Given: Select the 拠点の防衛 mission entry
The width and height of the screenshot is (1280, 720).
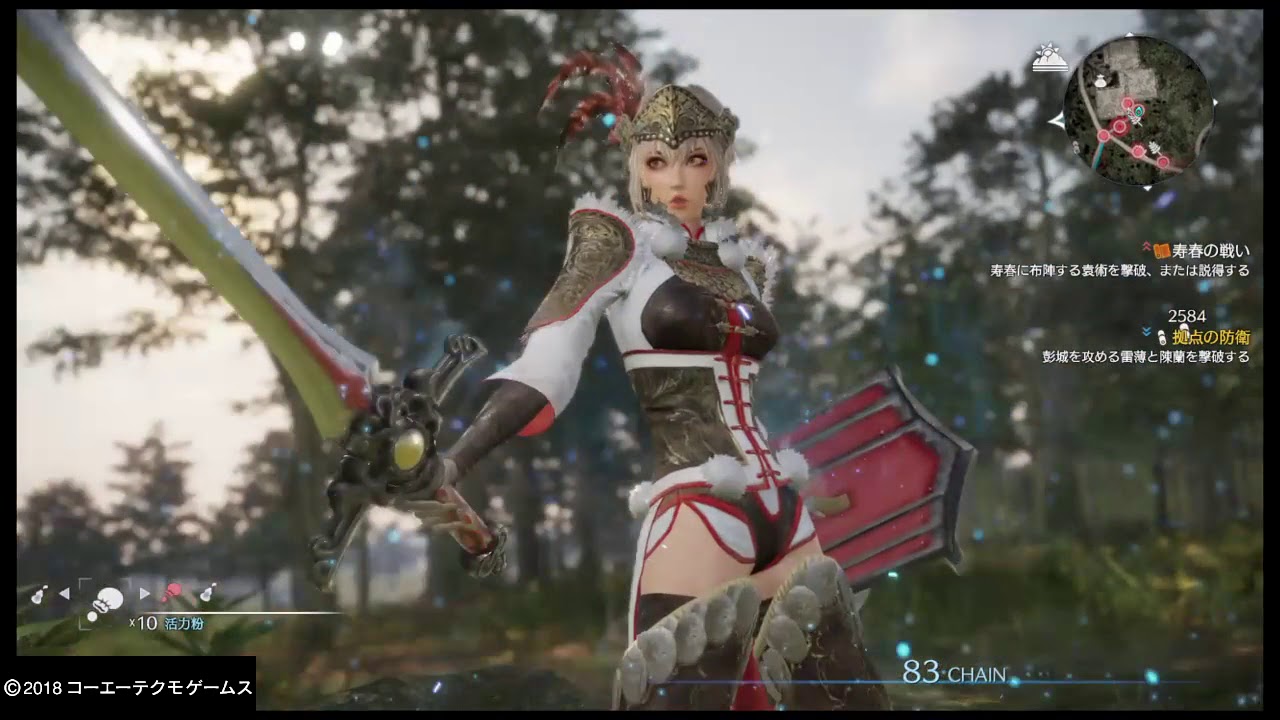Looking at the screenshot, I should point(1212,336).
